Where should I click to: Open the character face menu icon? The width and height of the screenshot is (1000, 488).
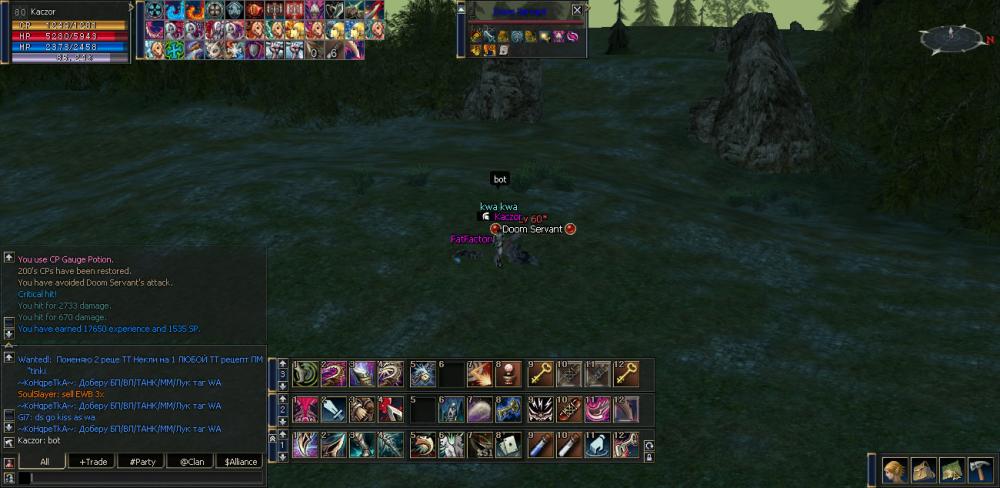894,470
